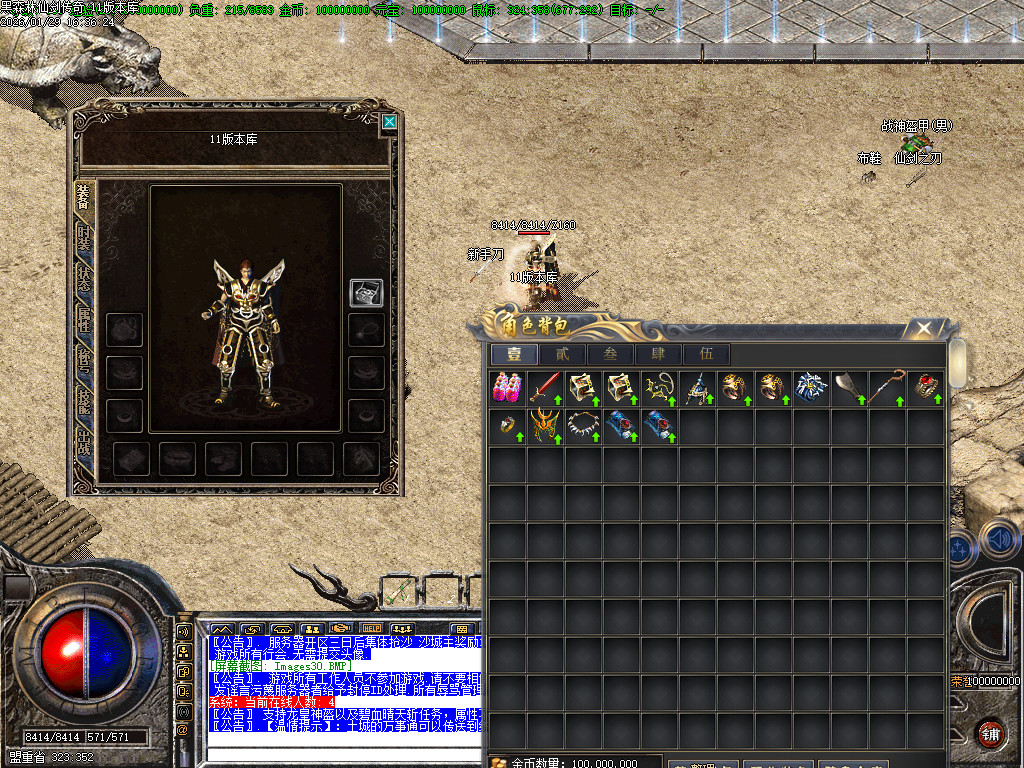This screenshot has height=768, width=1024.
Task: Choose the cleaver blade item
Action: point(849,388)
